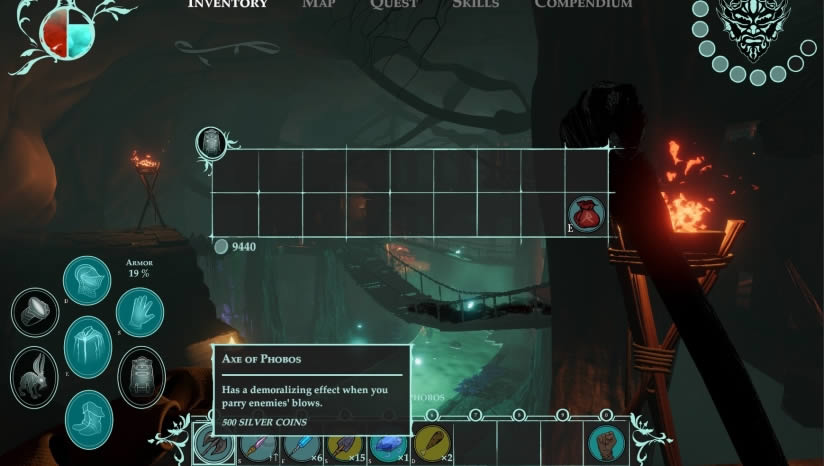The height and width of the screenshot is (466, 824).
Task: Choose the rabbit charm equipment slot
Action: [35, 376]
